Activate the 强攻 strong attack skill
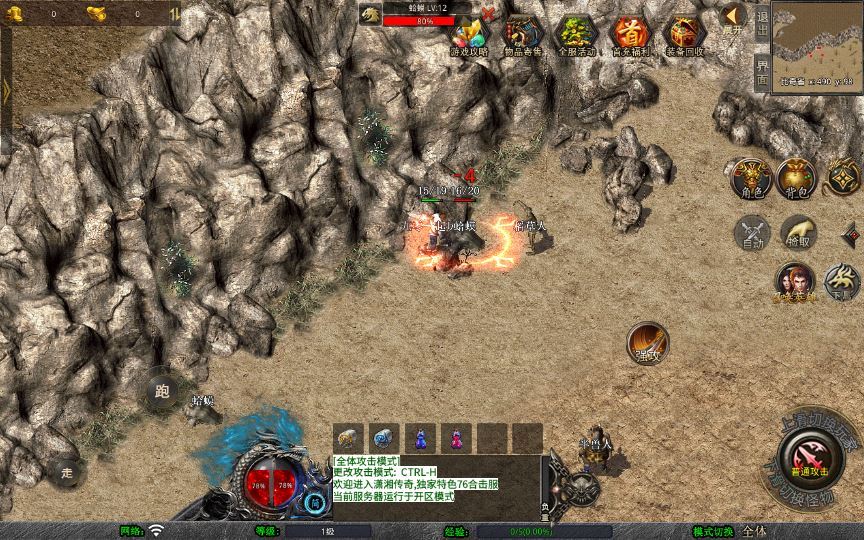 pyautogui.click(x=648, y=343)
